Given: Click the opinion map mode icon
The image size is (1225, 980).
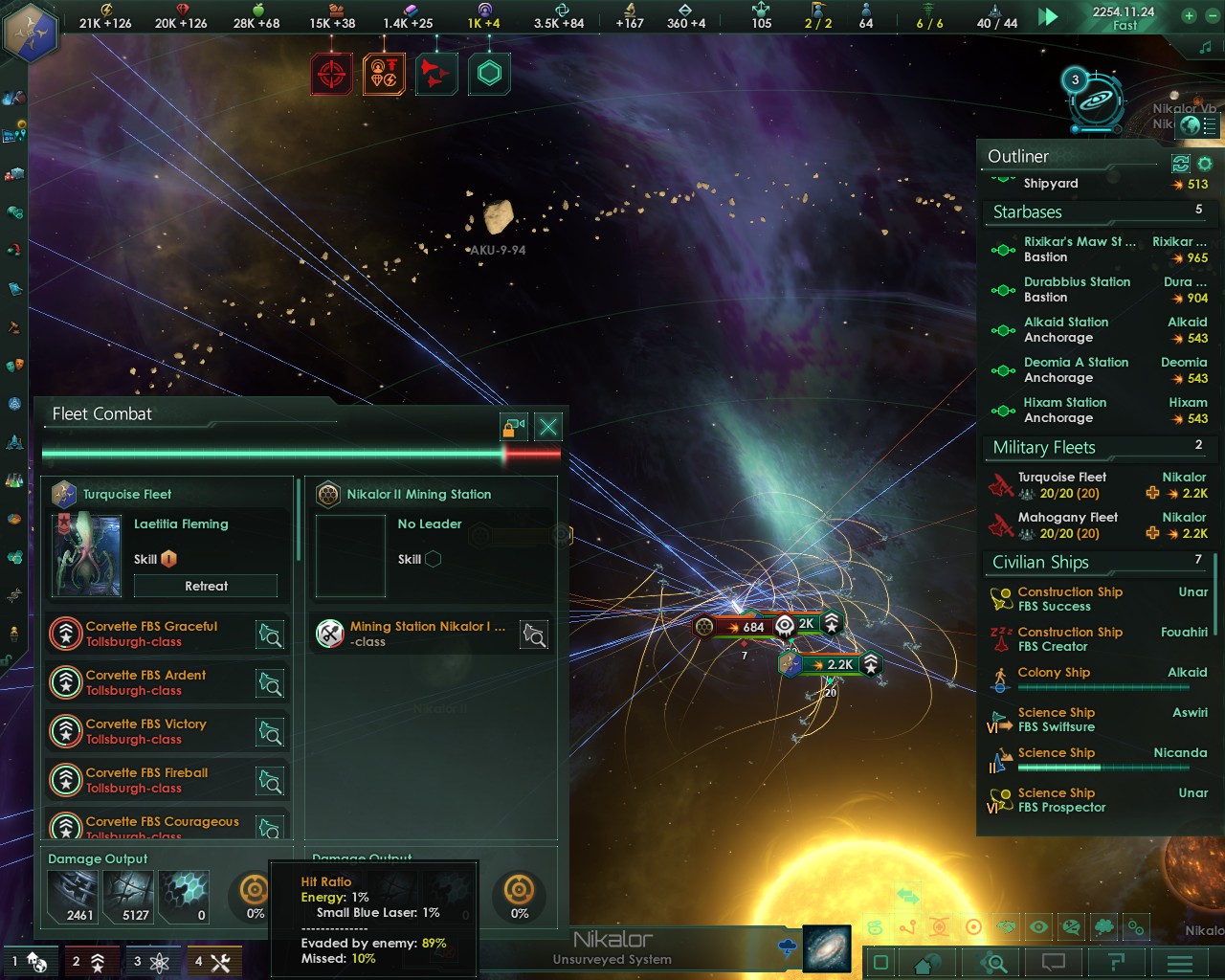Looking at the screenshot, I should 1073,926.
